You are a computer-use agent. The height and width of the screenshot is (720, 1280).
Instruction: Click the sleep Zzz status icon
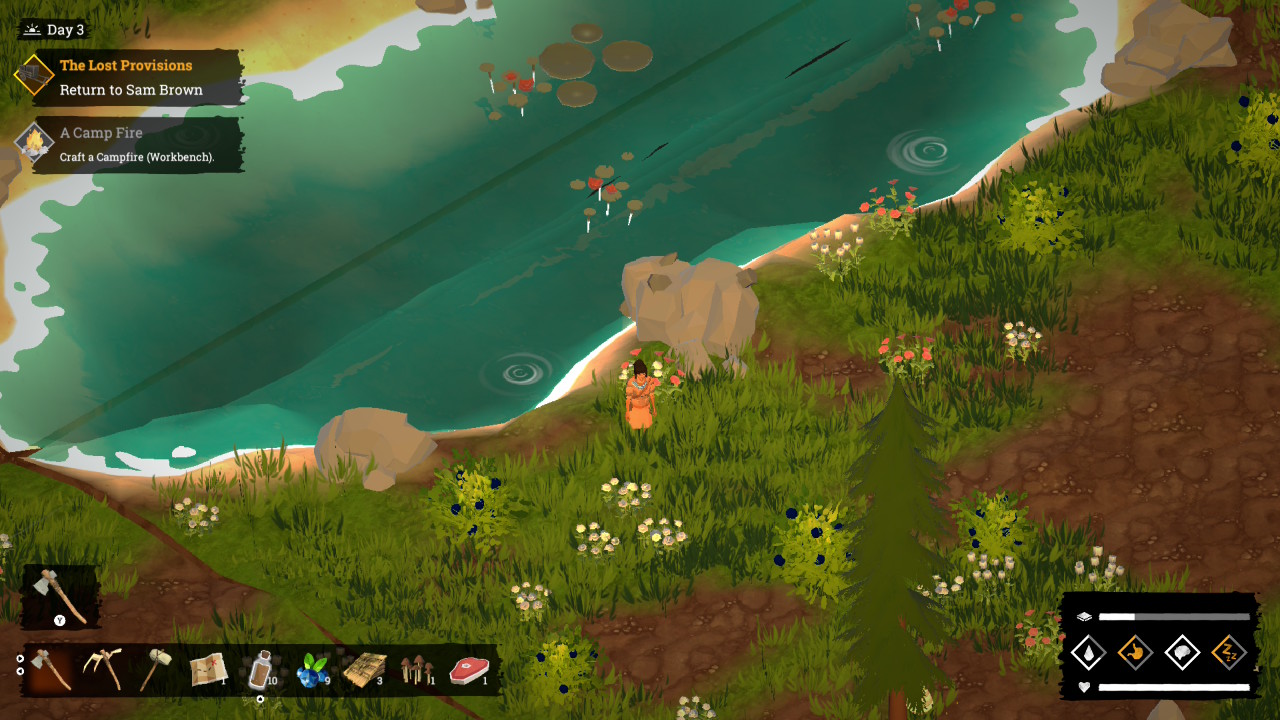tap(1230, 653)
